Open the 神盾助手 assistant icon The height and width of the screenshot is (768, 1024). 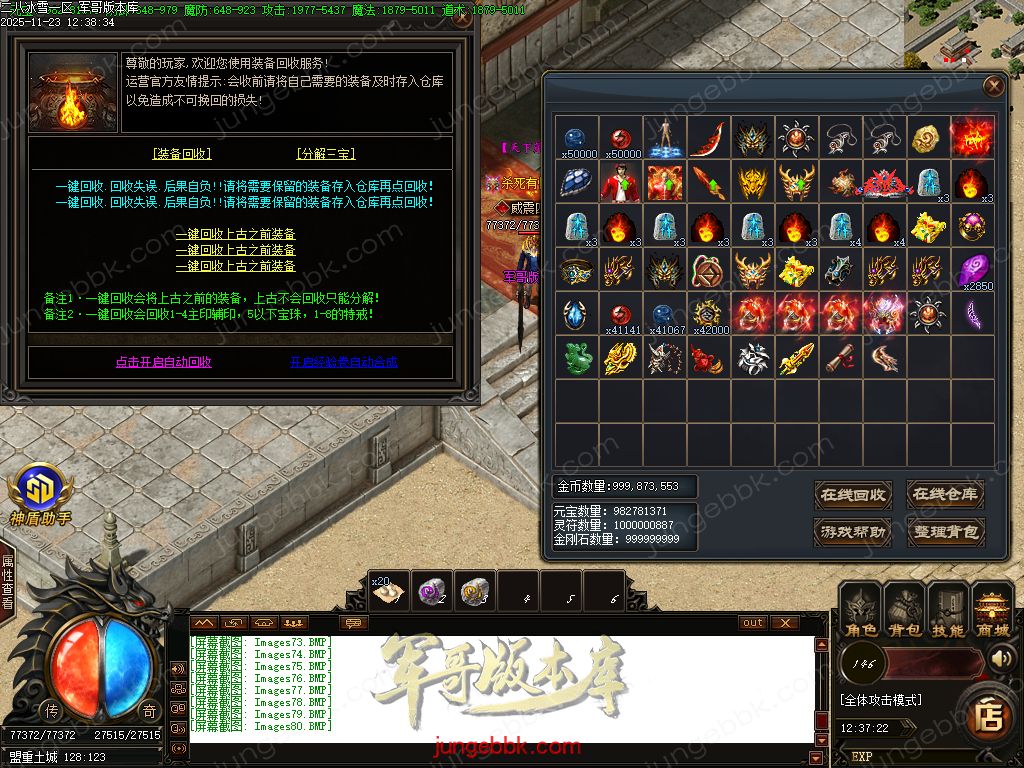point(39,494)
